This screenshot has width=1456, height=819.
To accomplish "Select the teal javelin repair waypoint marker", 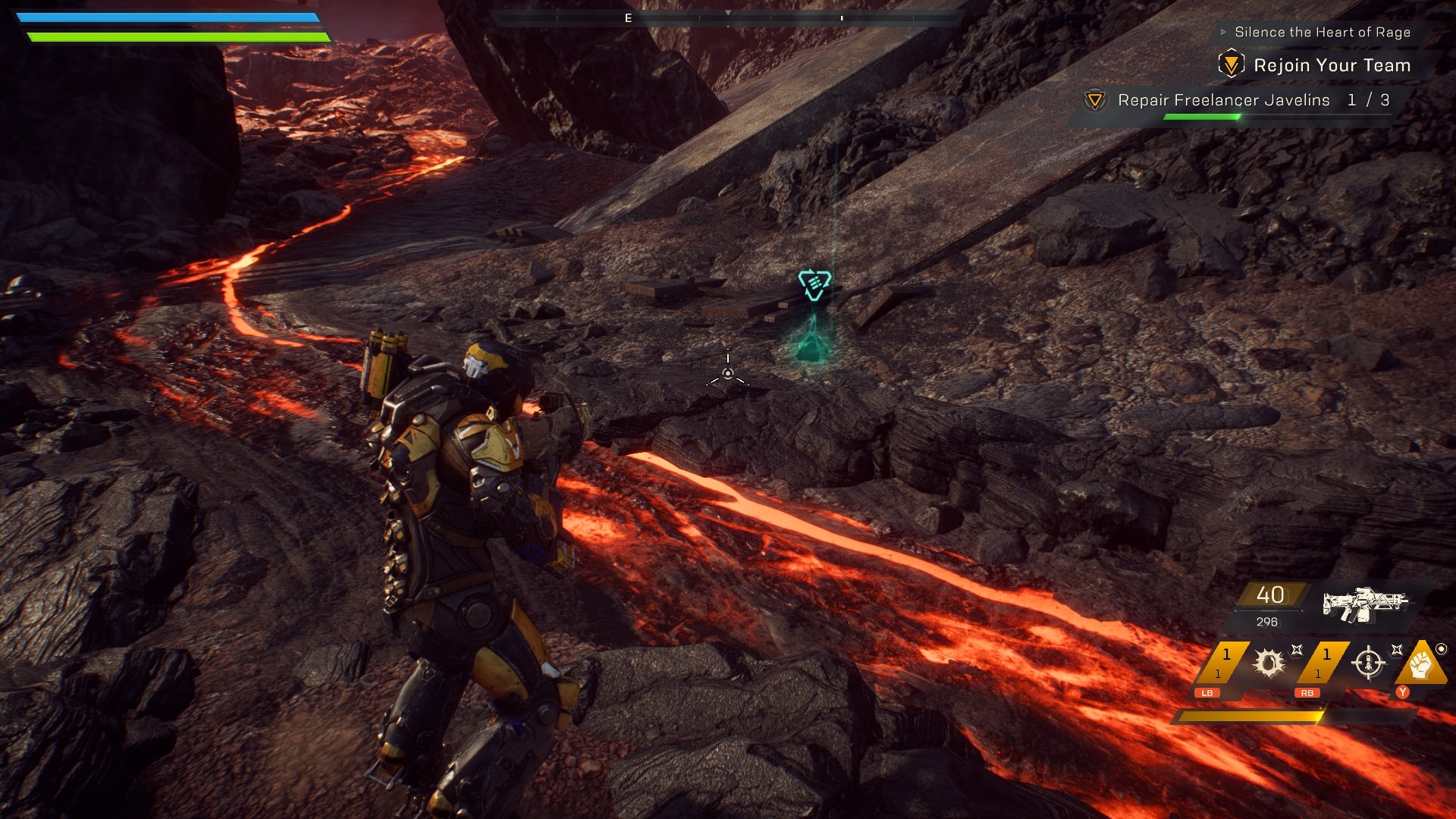I will point(814,284).
